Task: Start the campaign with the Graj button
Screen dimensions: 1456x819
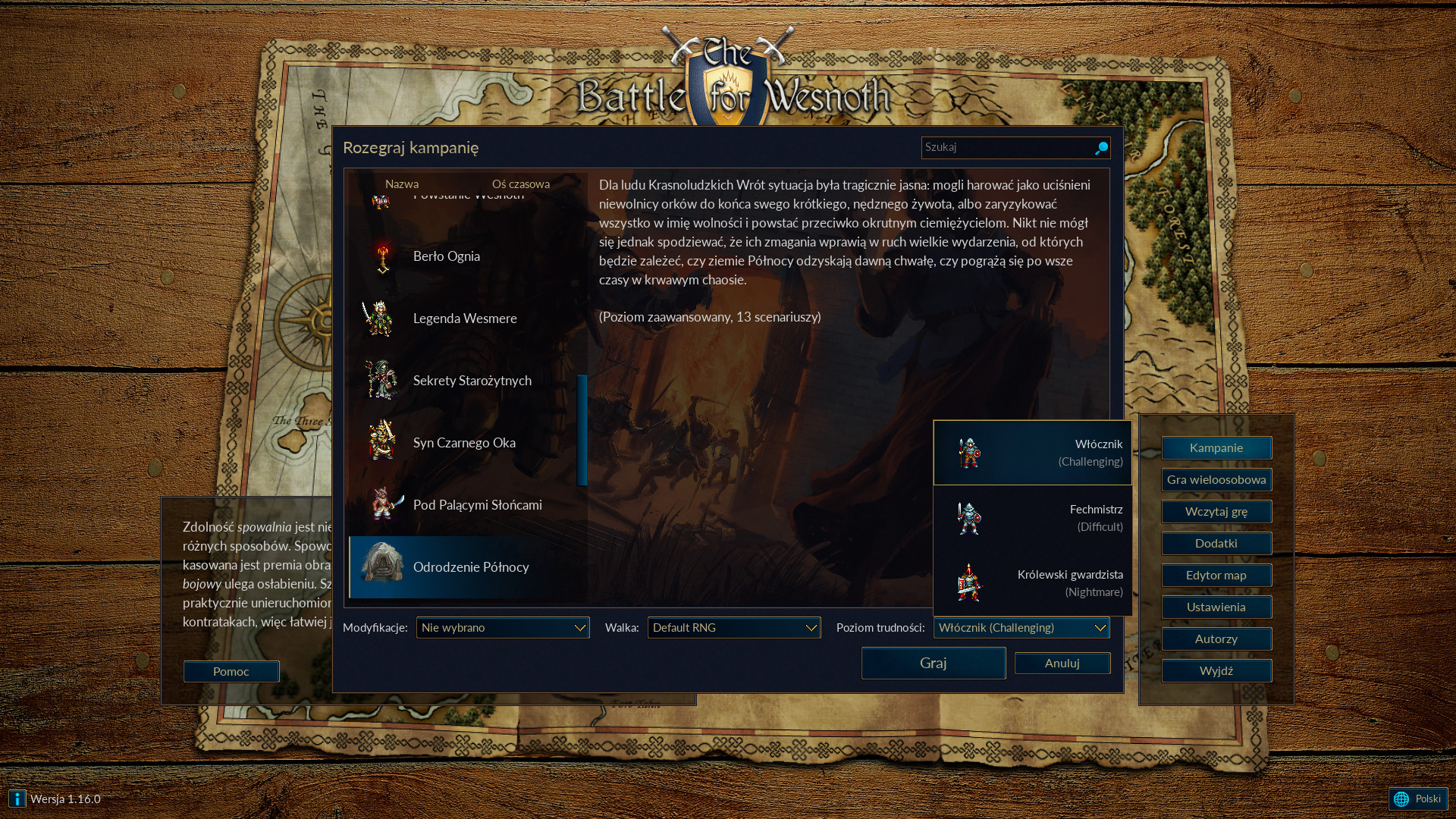Action: tap(933, 663)
